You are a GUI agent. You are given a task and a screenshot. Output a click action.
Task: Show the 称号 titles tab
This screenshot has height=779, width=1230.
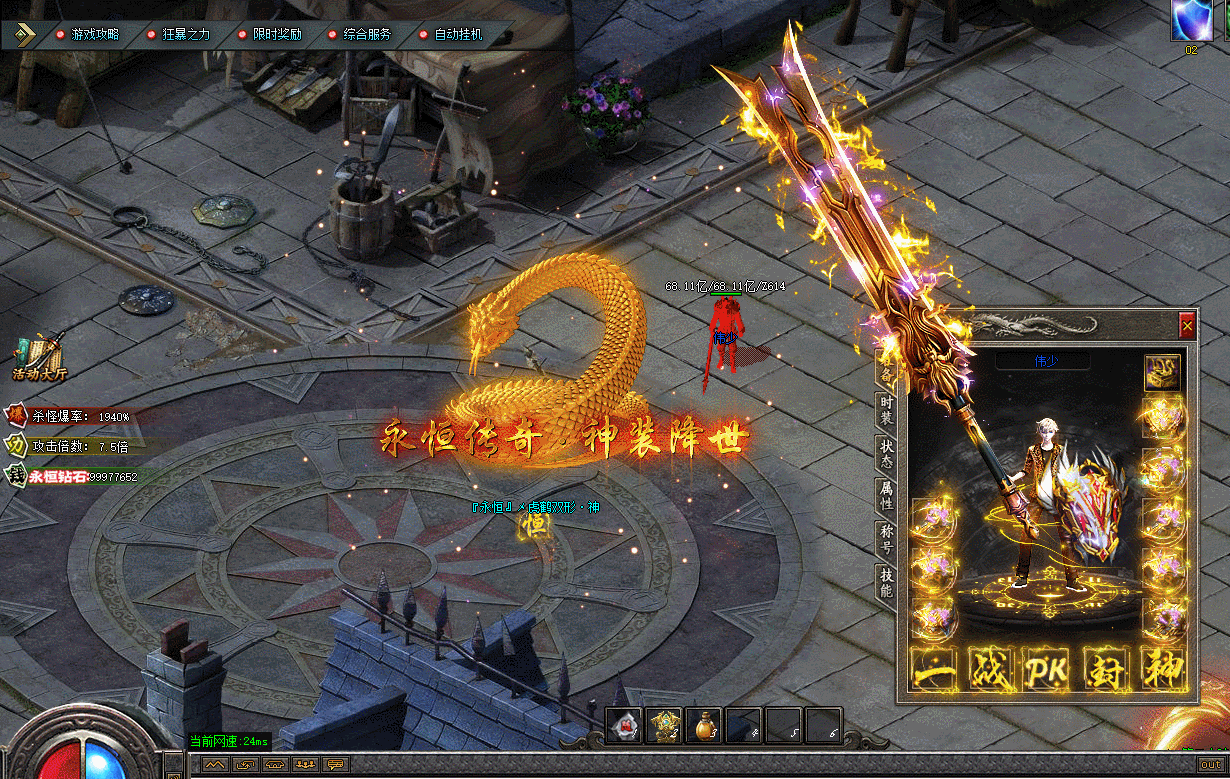(x=886, y=538)
